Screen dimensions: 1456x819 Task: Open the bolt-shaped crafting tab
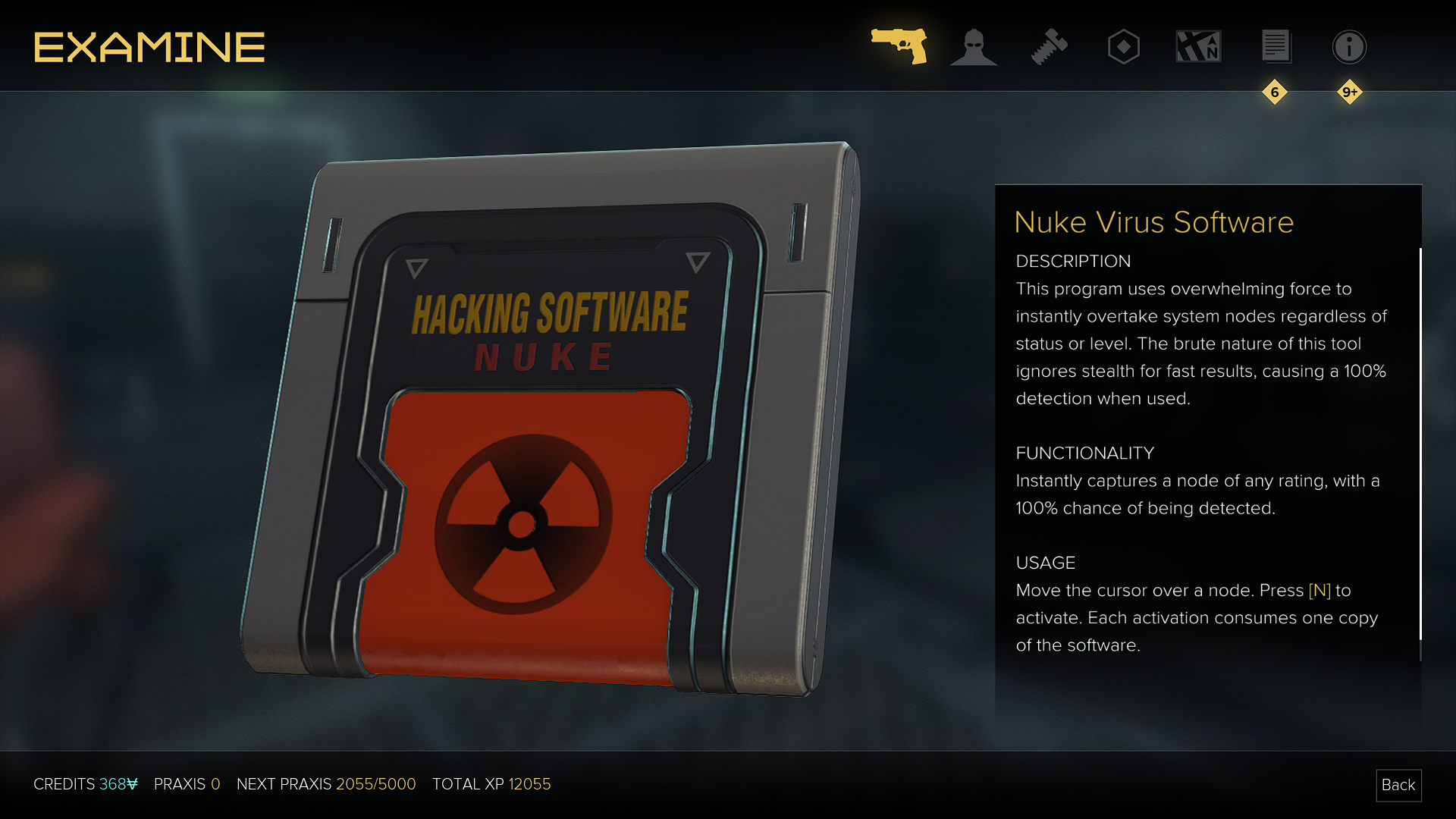1049,47
